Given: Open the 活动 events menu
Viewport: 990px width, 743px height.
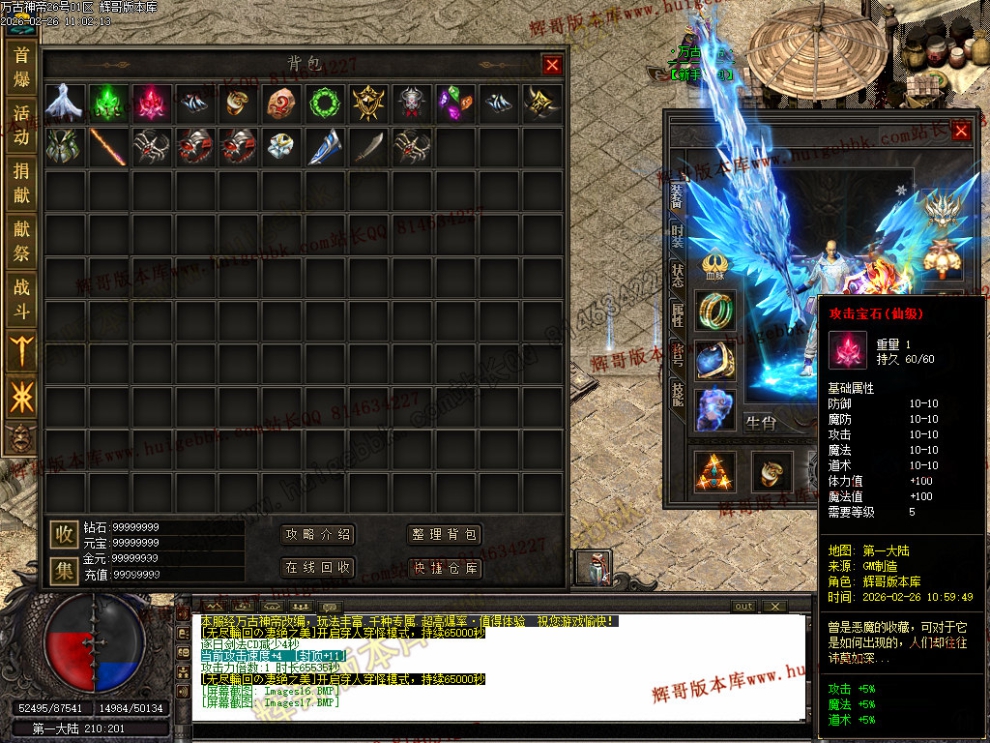Looking at the screenshot, I should 21,125.
